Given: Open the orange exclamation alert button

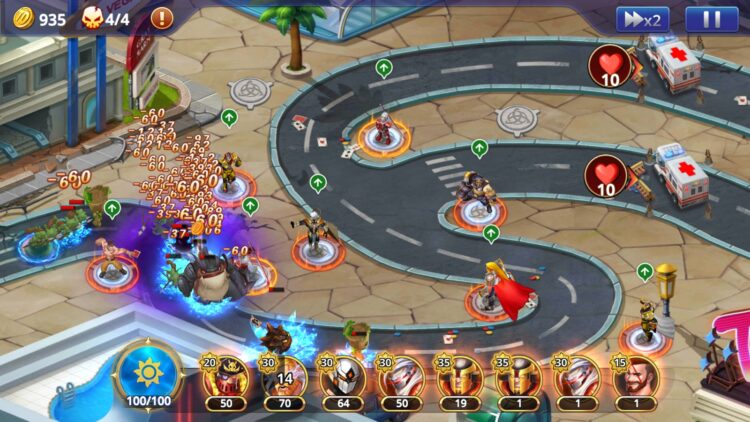Looking at the screenshot, I should click(x=161, y=18).
